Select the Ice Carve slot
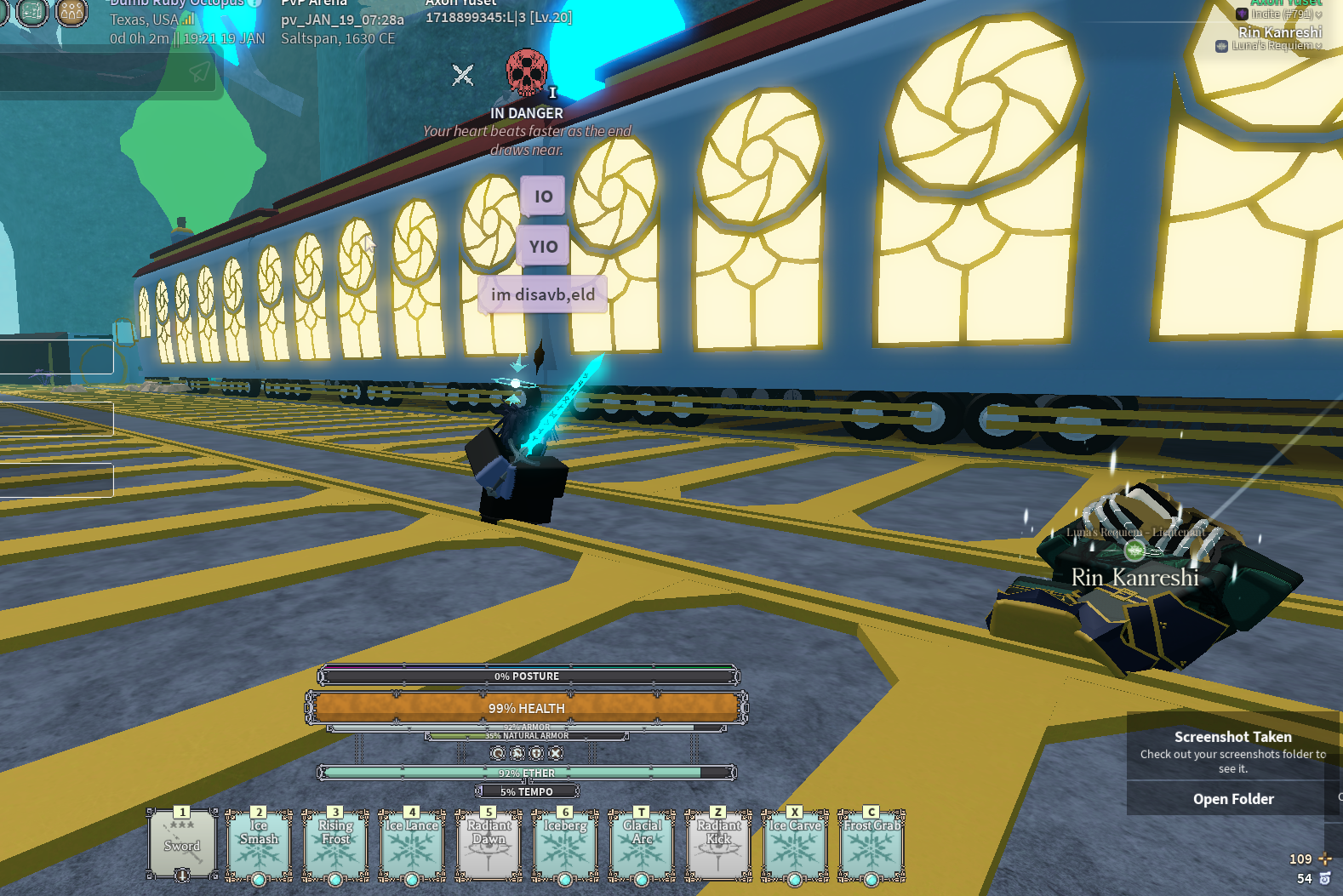1343x896 pixels. (795, 844)
